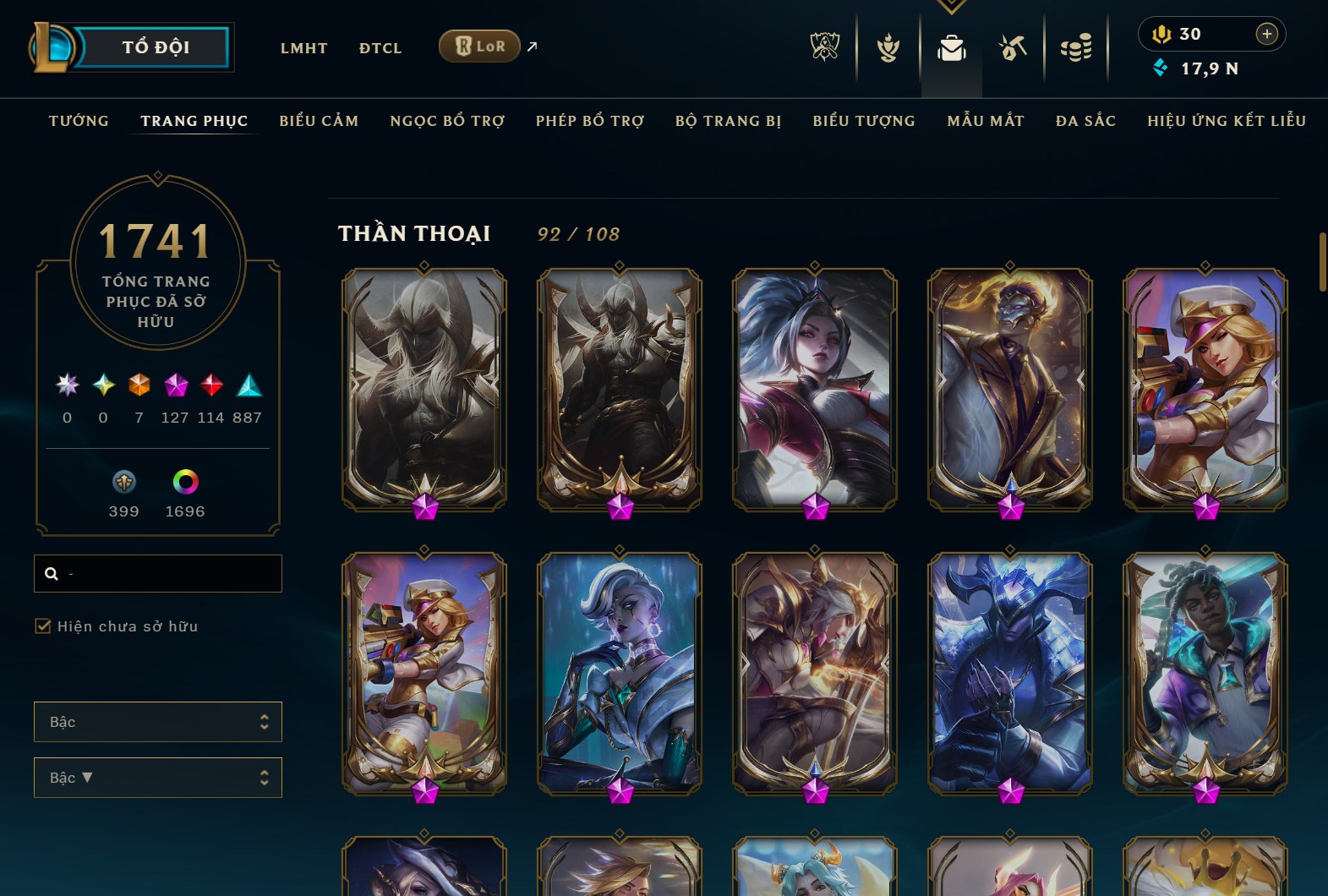
Task: Open the Loot crafting icon
Action: (1013, 48)
